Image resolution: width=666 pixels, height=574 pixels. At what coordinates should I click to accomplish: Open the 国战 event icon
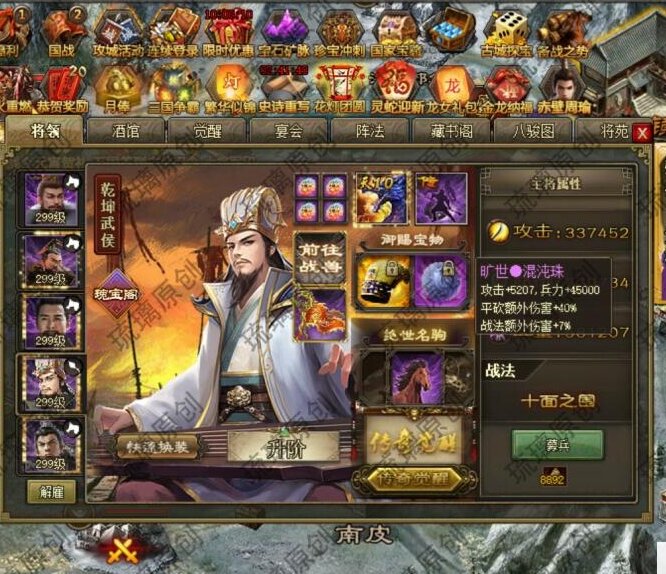62,28
